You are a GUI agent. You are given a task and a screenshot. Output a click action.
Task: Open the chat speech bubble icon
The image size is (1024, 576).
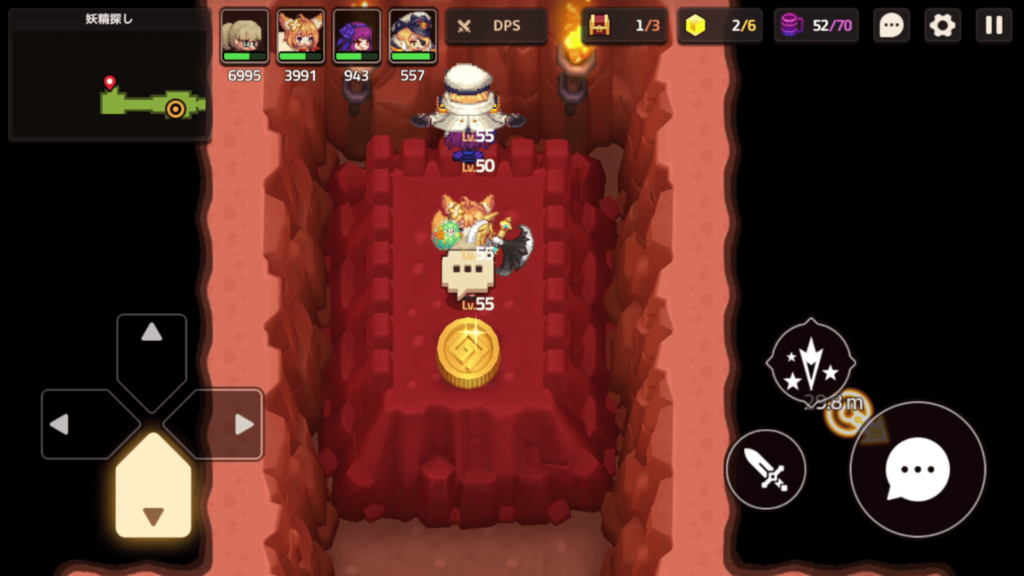(x=891, y=26)
